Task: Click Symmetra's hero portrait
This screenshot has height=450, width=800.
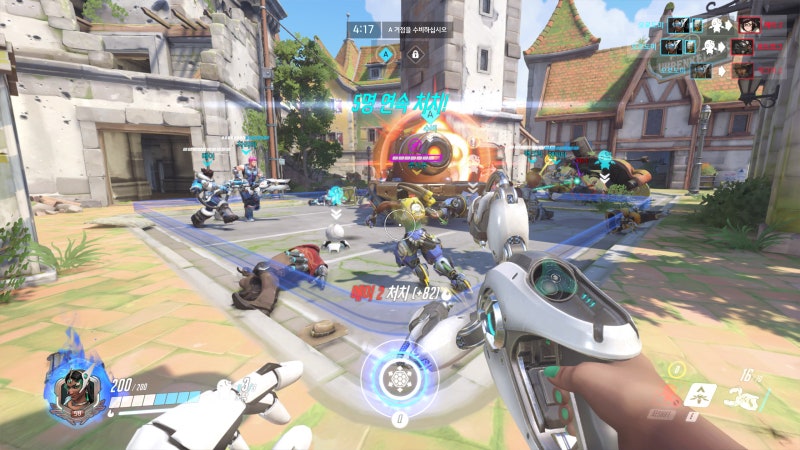Action: pos(76,389)
